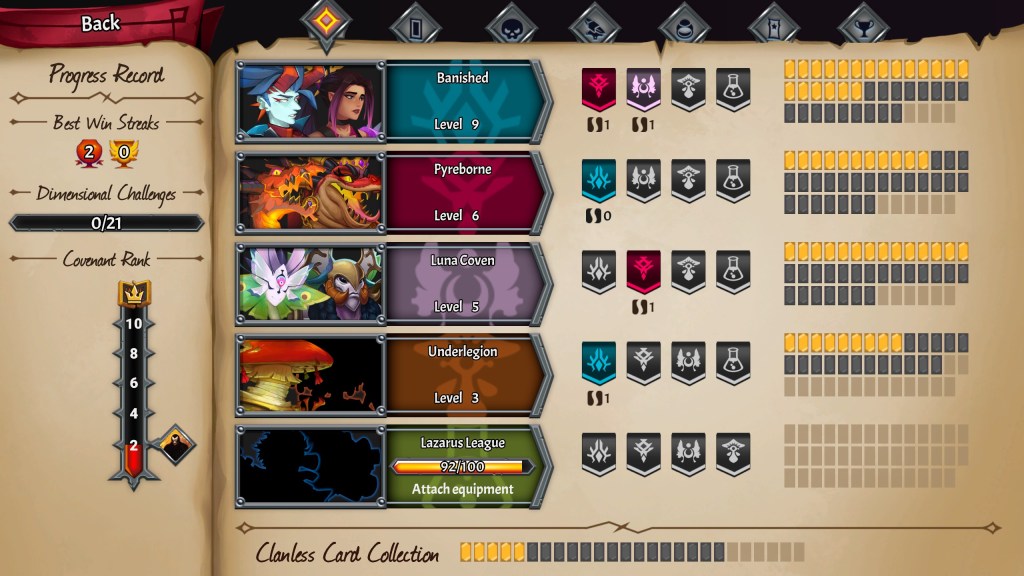Screen dimensions: 1024x576
Task: Click the Underlegion row's teal emblem
Action: [599, 362]
